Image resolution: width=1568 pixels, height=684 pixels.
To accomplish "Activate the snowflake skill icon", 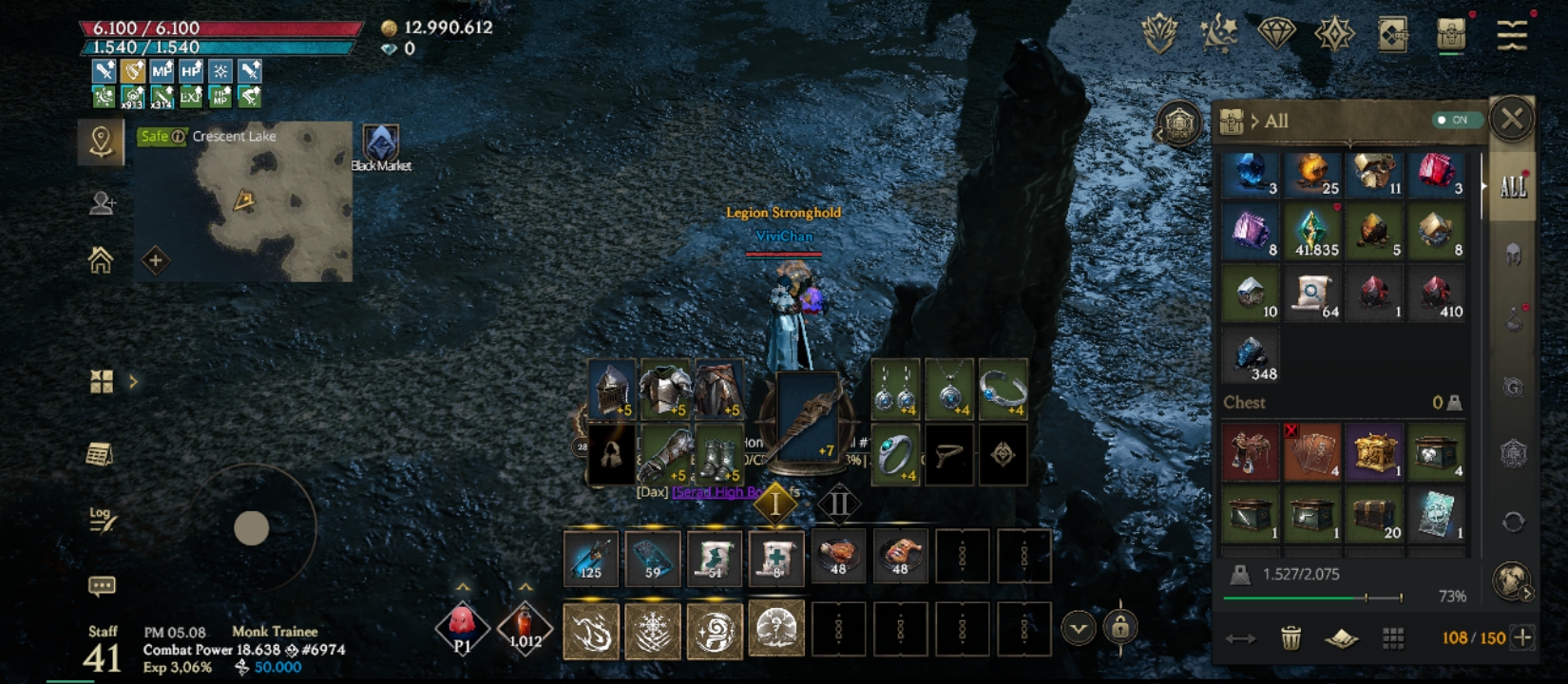I will pos(653,629).
